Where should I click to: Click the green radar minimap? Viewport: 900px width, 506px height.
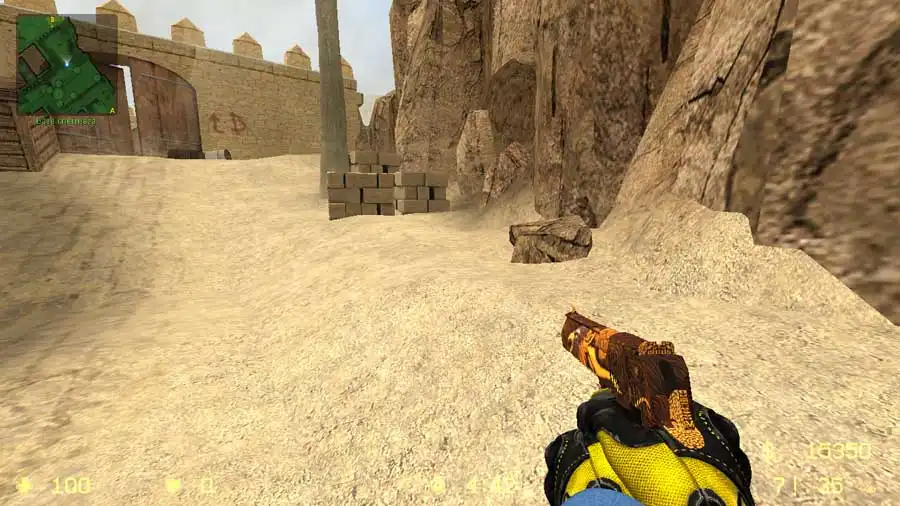[66, 65]
